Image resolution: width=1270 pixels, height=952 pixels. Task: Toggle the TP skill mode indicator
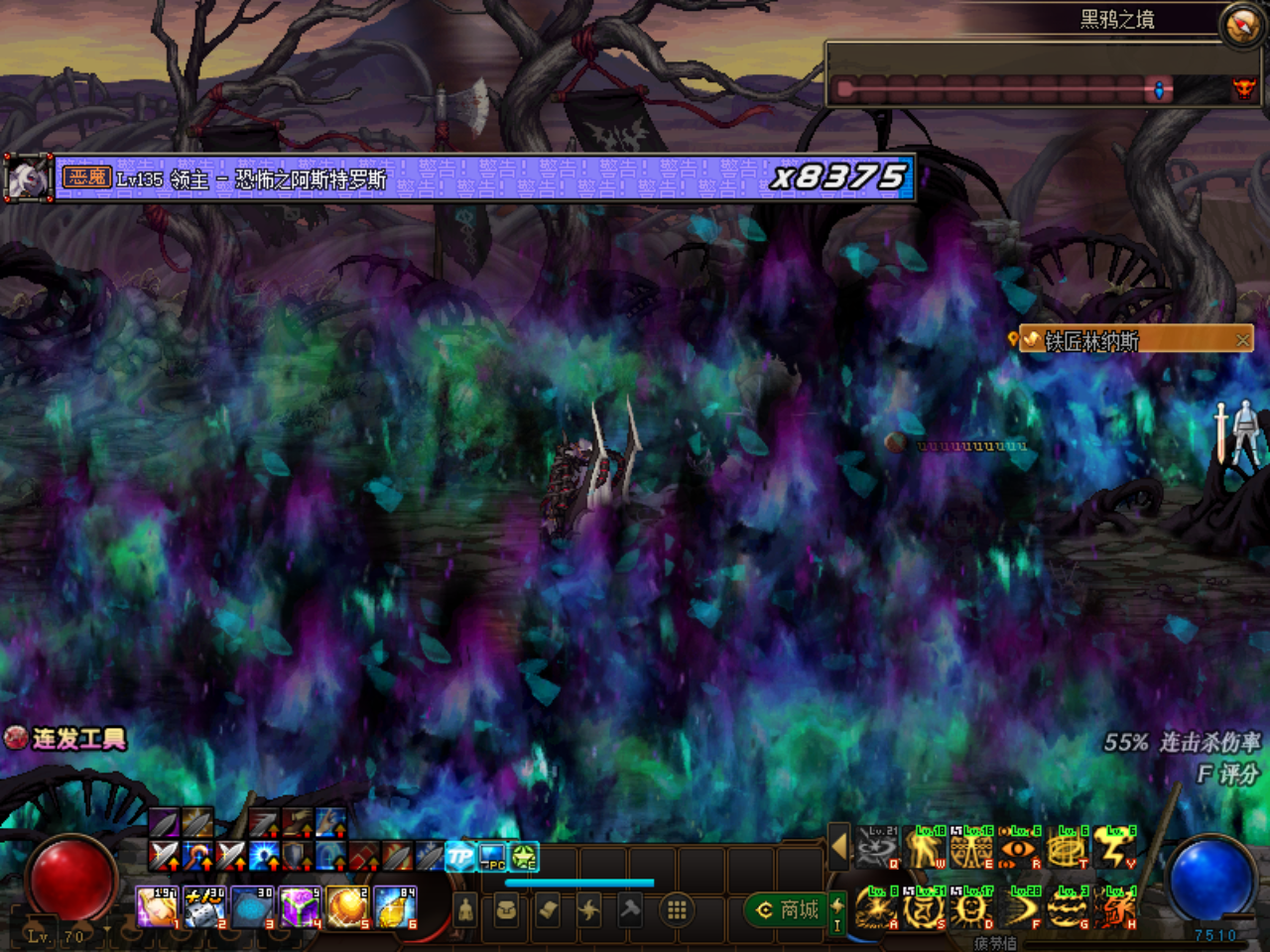click(459, 855)
